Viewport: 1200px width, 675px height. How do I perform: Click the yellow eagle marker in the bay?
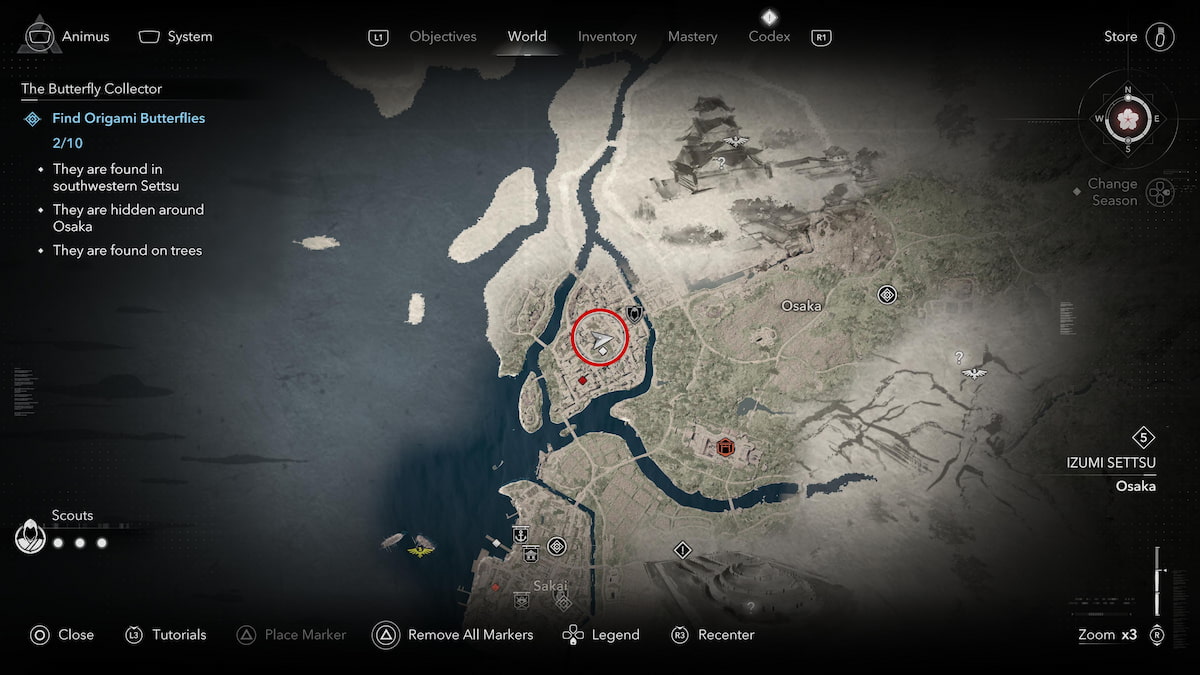coord(421,547)
